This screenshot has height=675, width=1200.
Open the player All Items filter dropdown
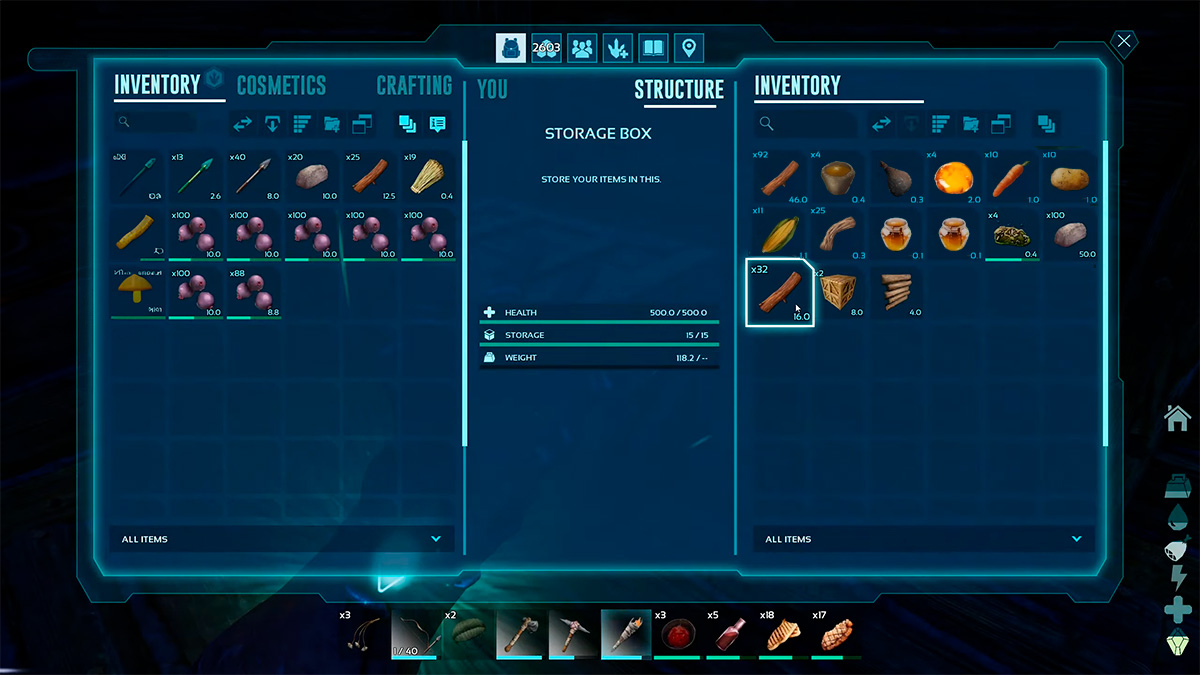coord(281,539)
